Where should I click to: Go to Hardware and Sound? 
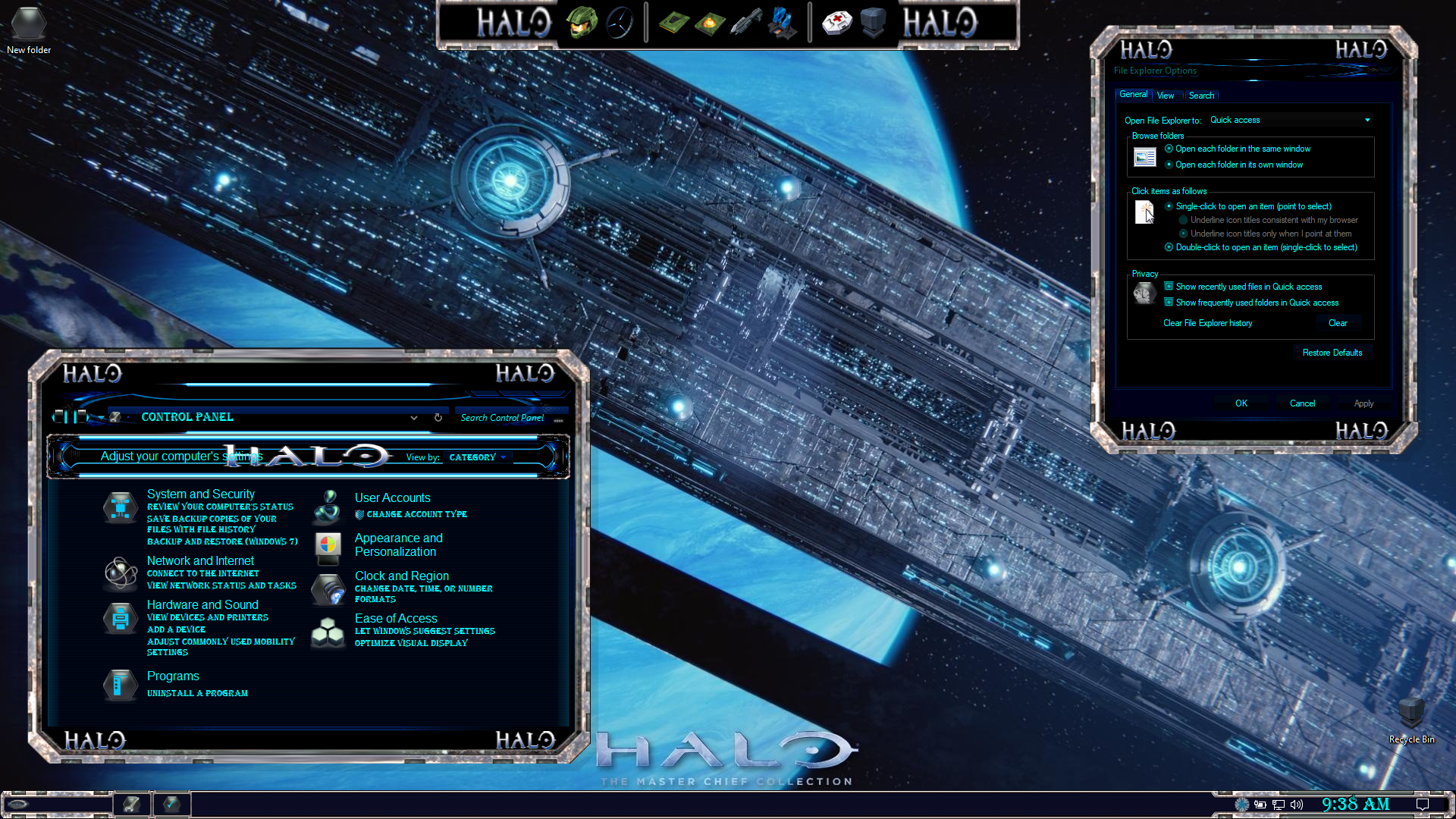202,605
